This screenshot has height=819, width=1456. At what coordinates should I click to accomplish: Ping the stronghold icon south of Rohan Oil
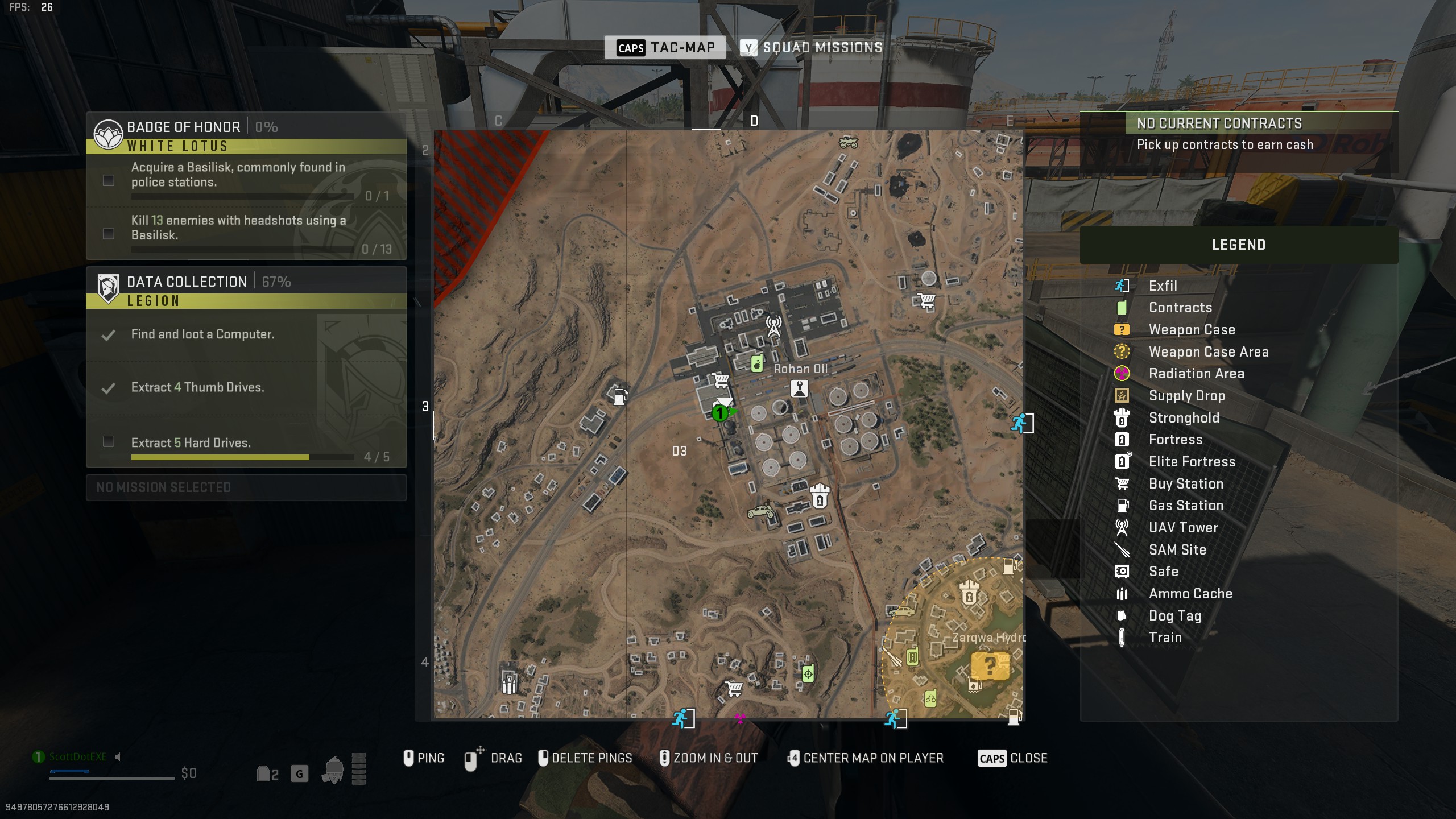point(820,496)
